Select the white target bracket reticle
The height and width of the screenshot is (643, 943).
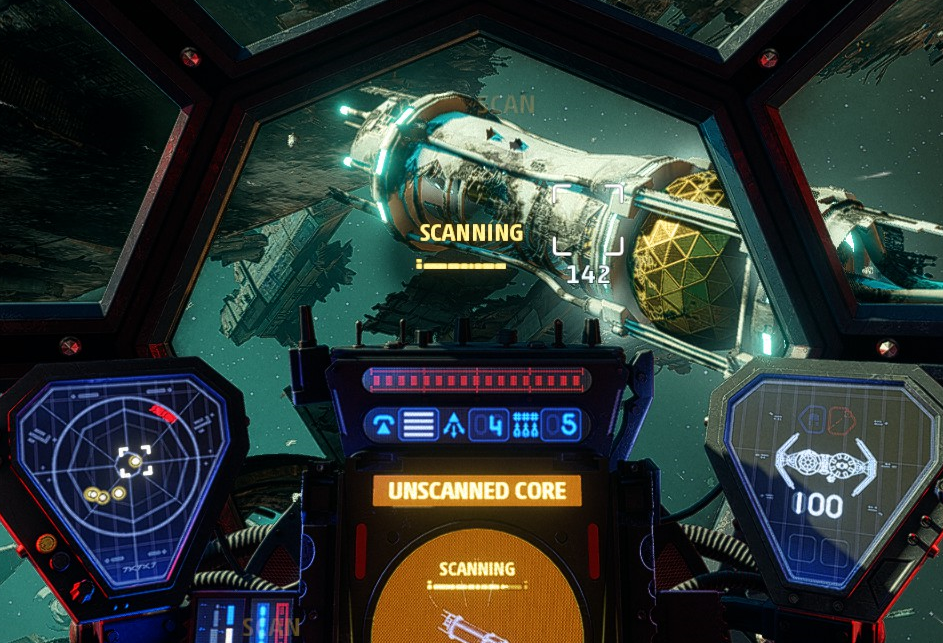(588, 220)
